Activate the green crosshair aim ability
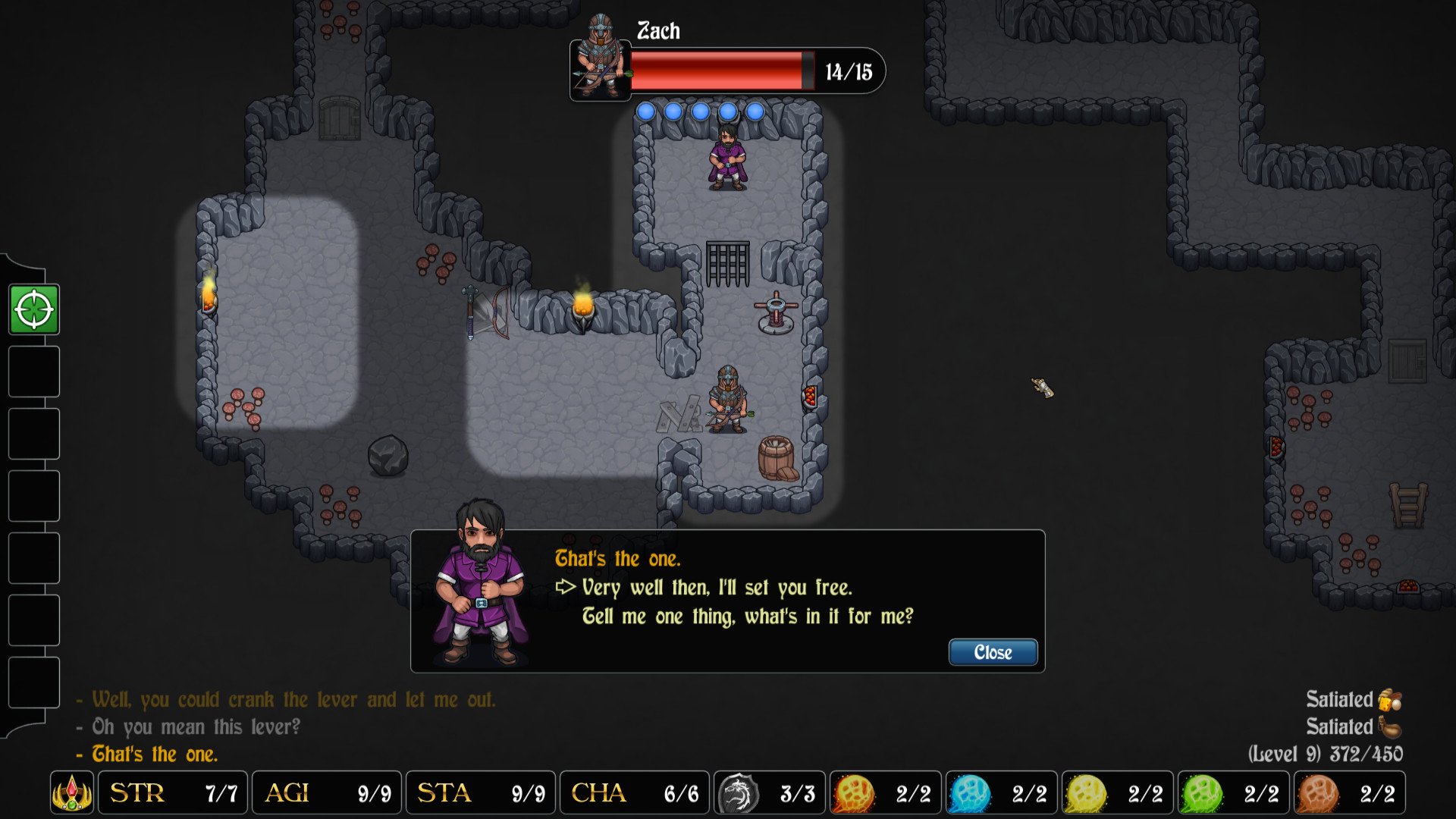Image resolution: width=1456 pixels, height=819 pixels. click(34, 309)
